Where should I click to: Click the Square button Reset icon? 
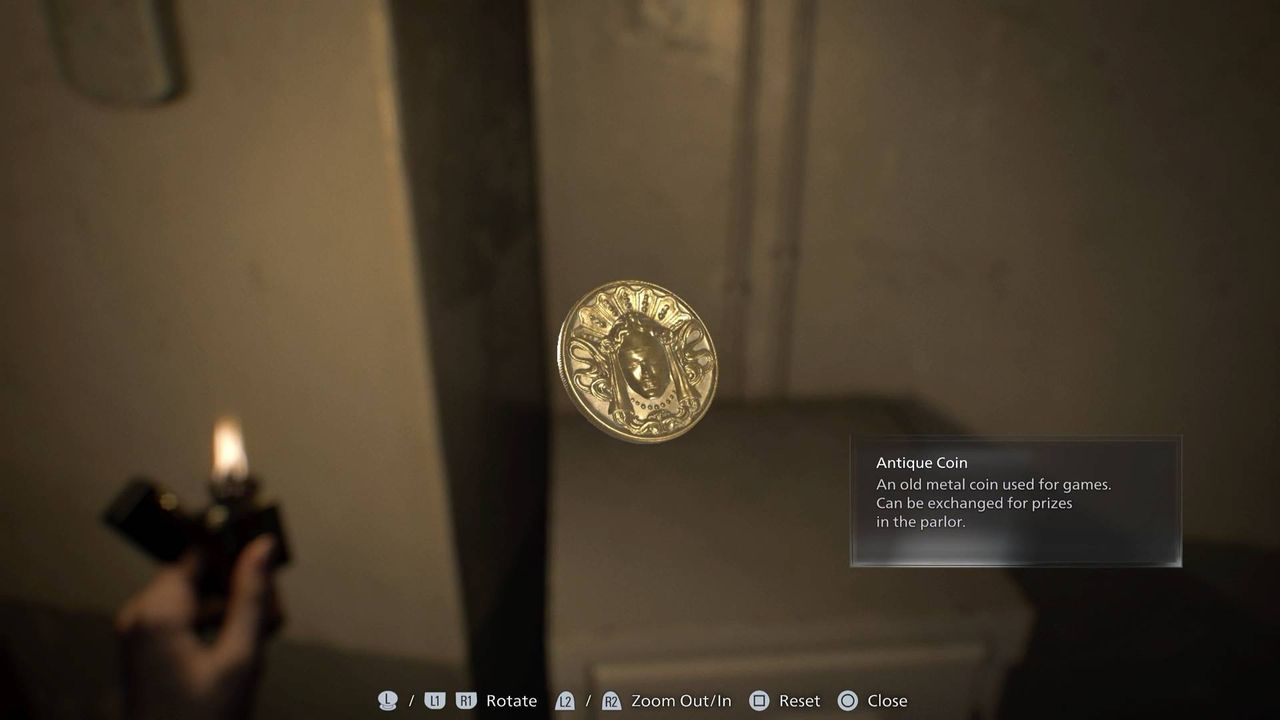[760, 701]
